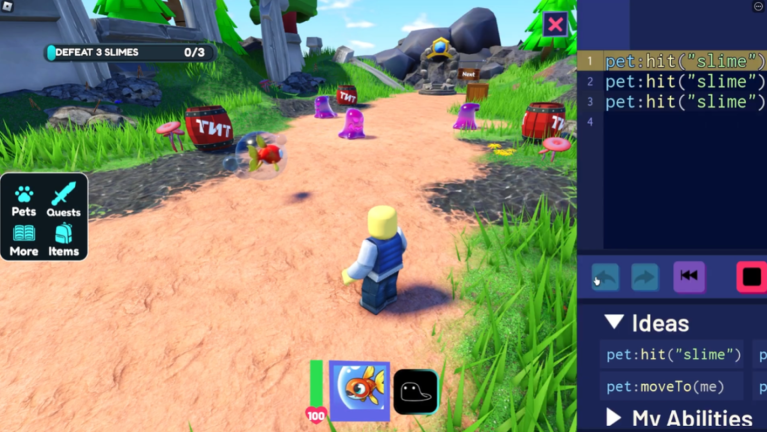Place cursor on empty line 4

(677, 122)
